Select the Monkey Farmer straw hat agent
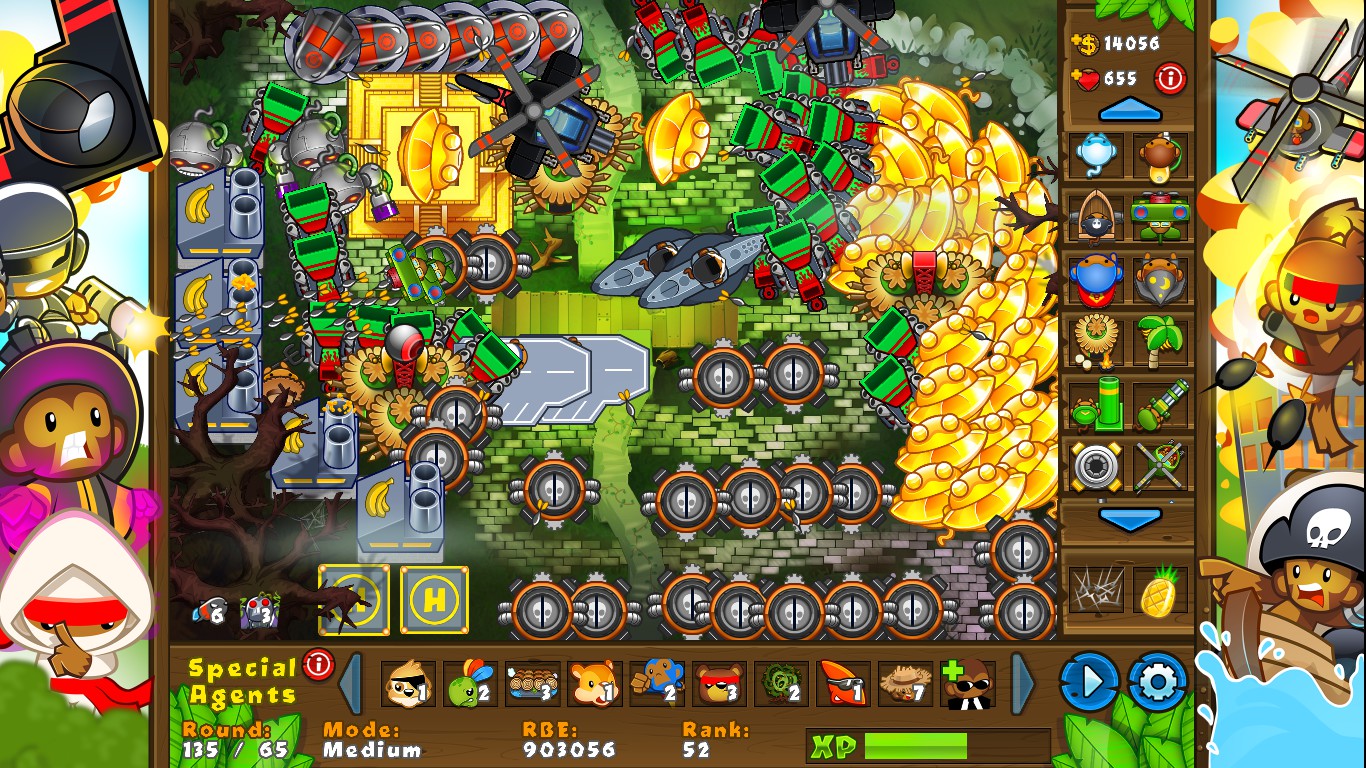This screenshot has height=768, width=1366. (x=903, y=685)
